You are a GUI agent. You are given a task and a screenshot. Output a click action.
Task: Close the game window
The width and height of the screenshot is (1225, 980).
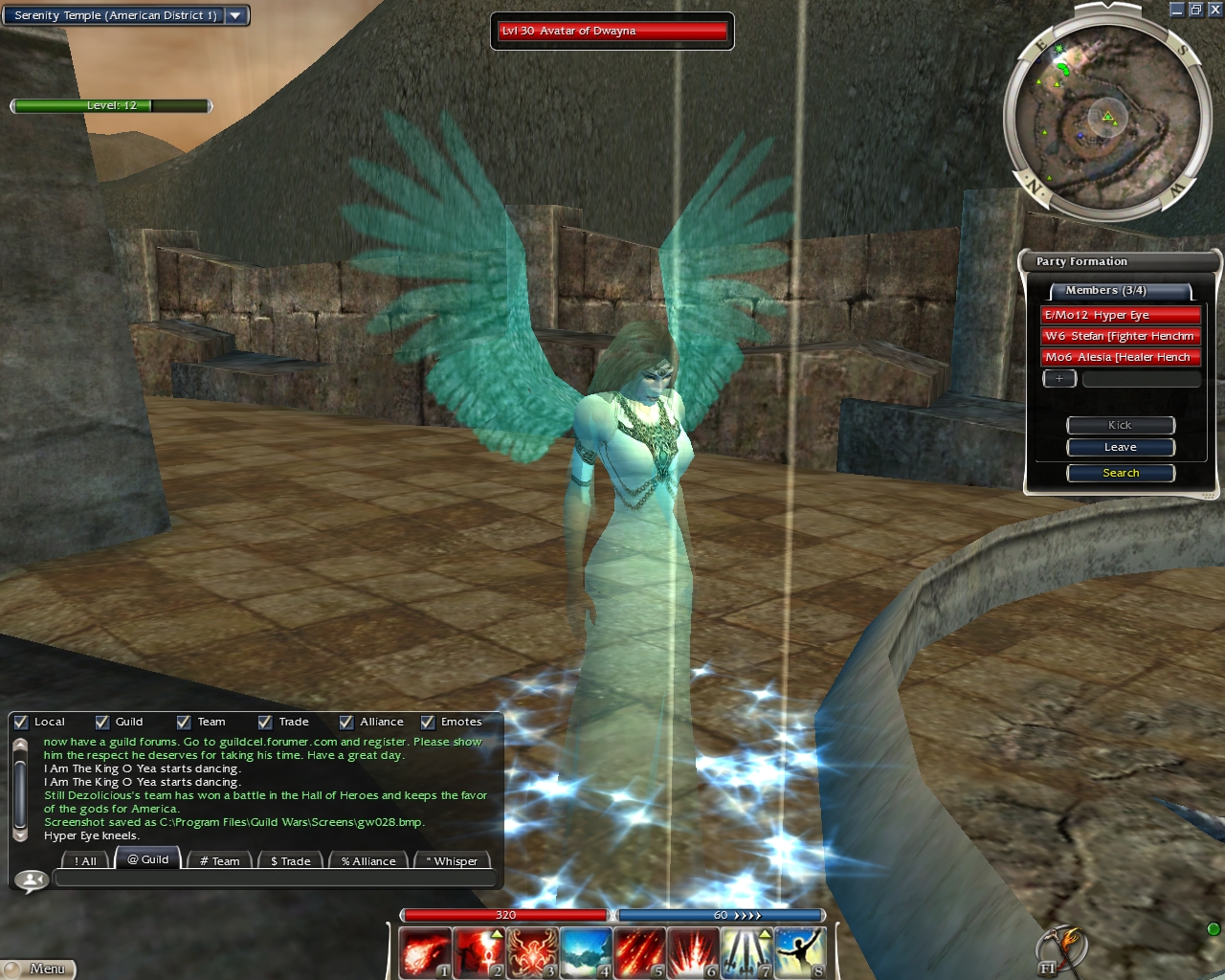(1214, 10)
